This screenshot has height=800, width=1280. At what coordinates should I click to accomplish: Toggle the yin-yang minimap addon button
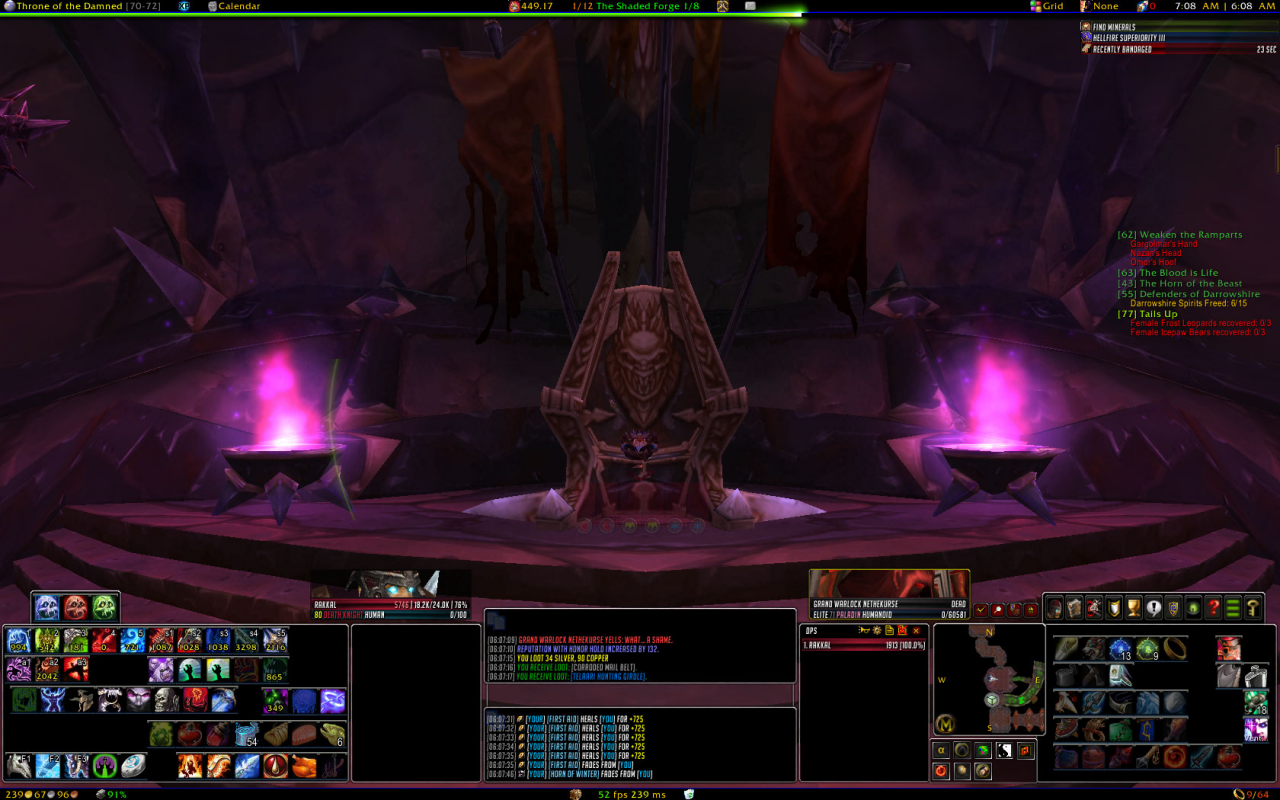[1004, 750]
